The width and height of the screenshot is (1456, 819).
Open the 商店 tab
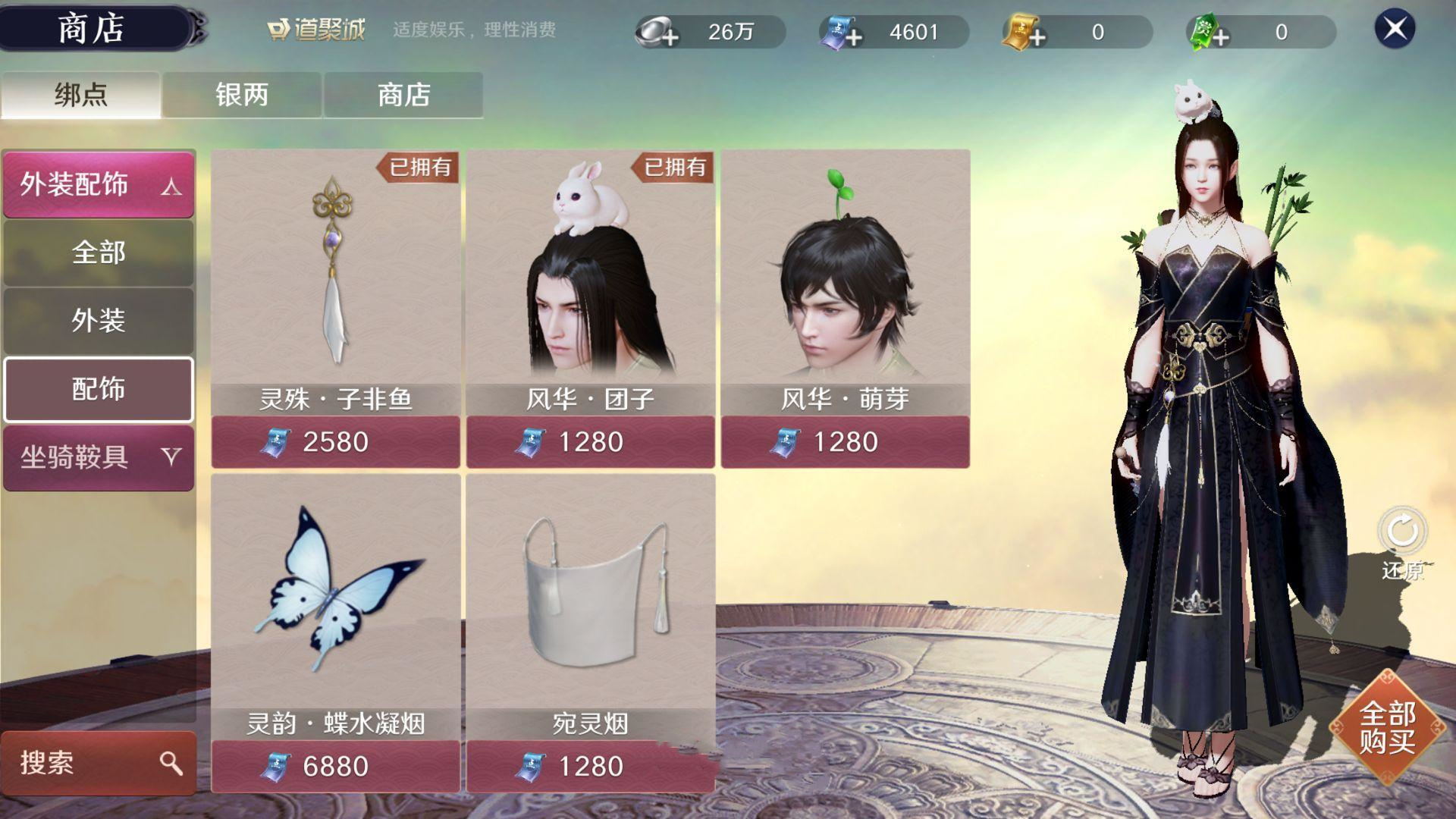click(403, 95)
